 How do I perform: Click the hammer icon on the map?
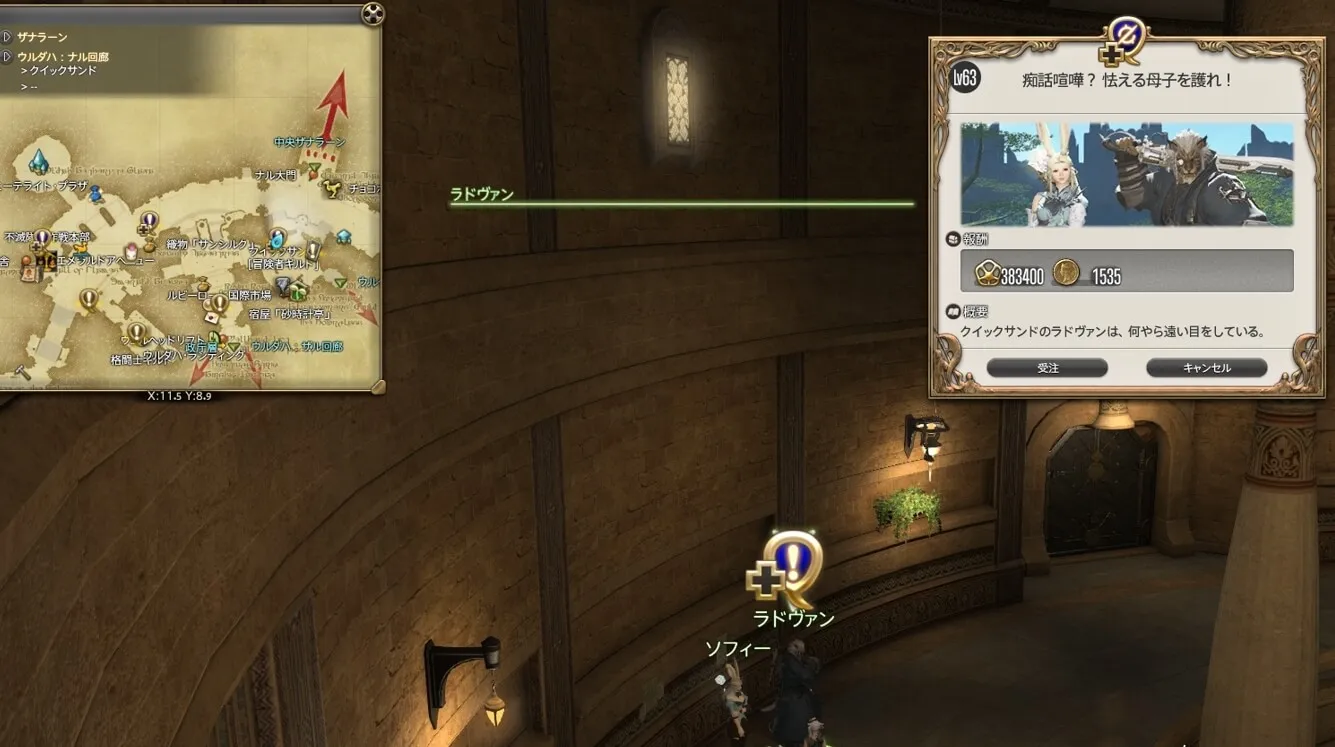[x=22, y=372]
